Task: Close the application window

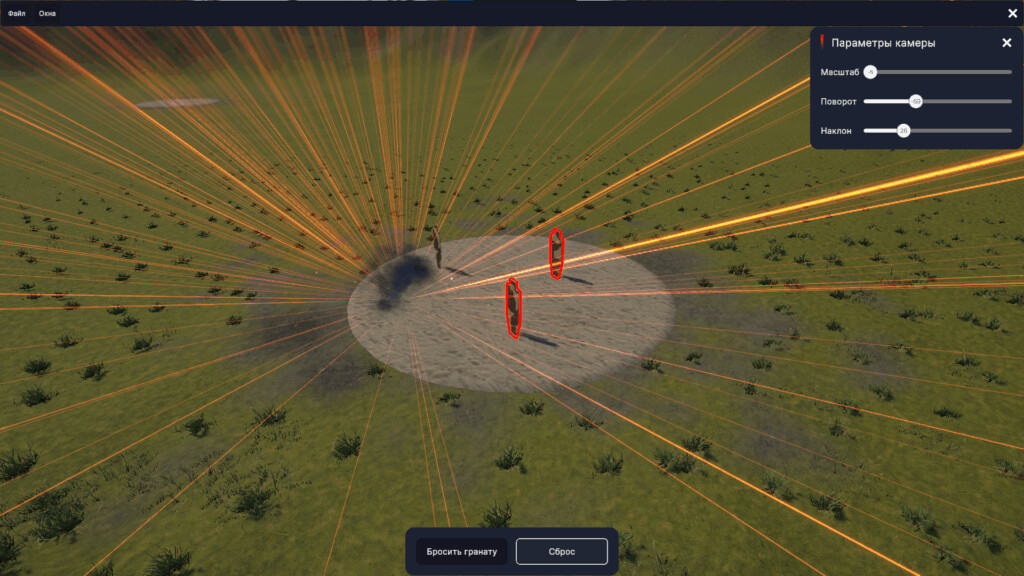Action: (1012, 13)
